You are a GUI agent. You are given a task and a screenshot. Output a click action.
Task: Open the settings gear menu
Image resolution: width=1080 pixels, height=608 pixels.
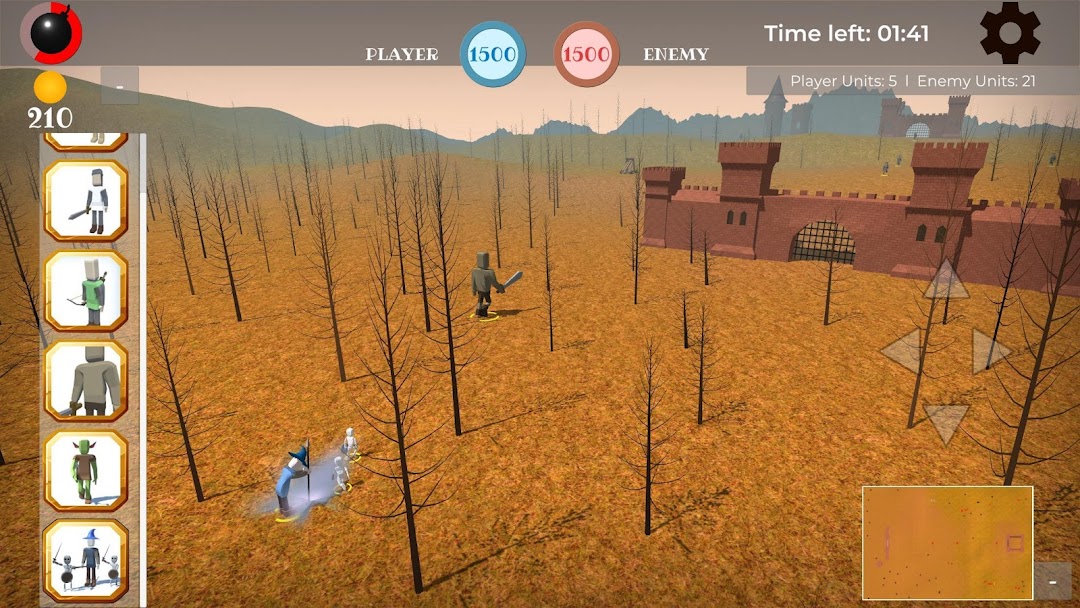1009,33
